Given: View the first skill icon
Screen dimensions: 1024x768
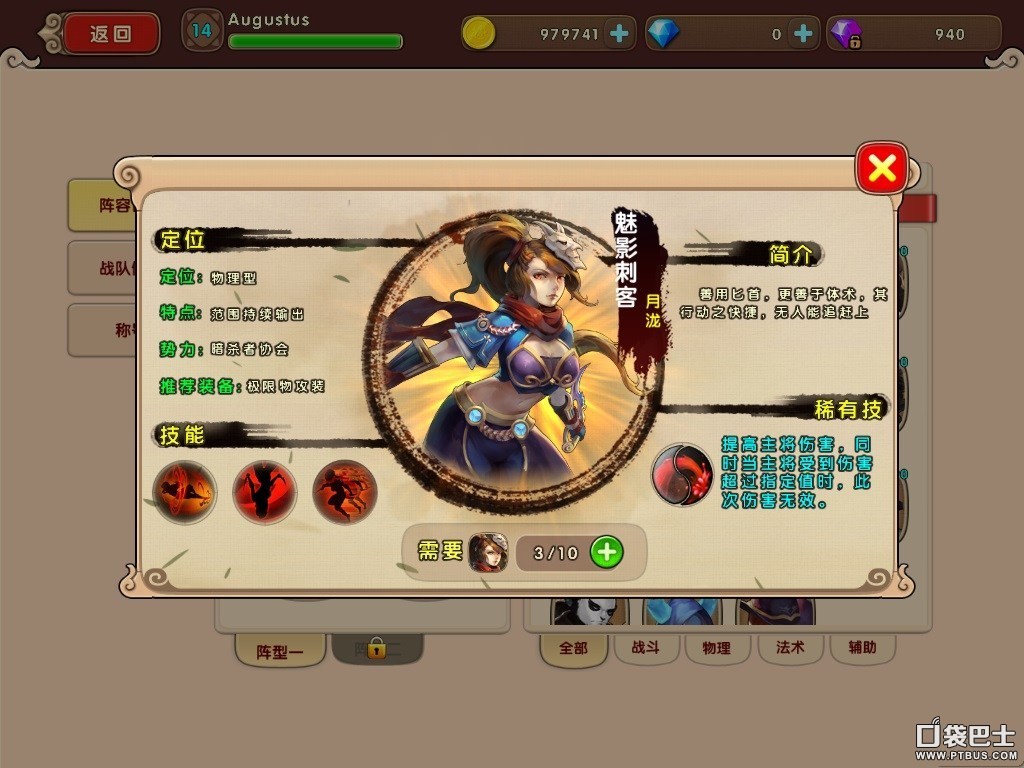Looking at the screenshot, I should pos(185,492).
